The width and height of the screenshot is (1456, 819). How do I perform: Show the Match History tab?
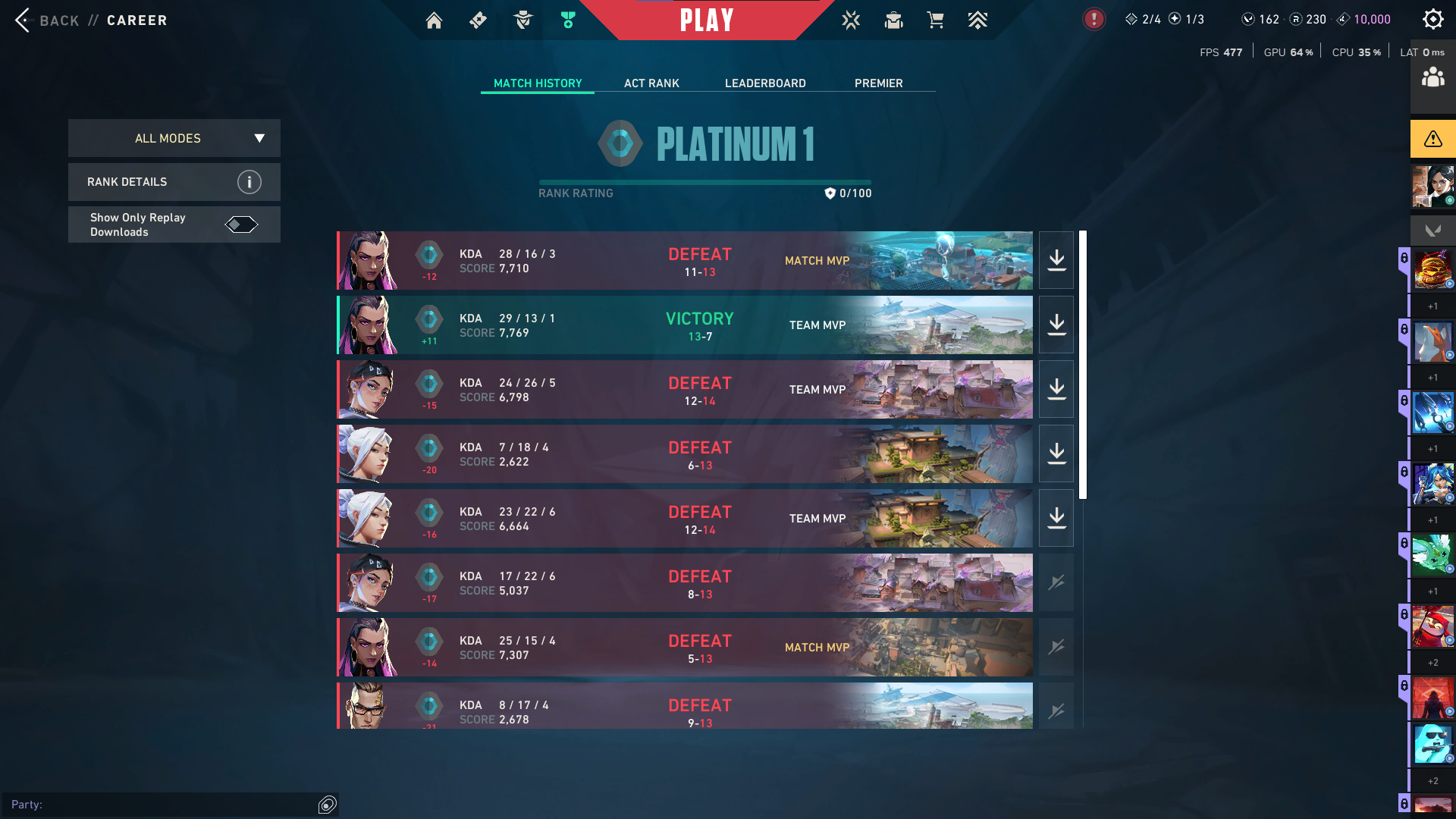[538, 83]
